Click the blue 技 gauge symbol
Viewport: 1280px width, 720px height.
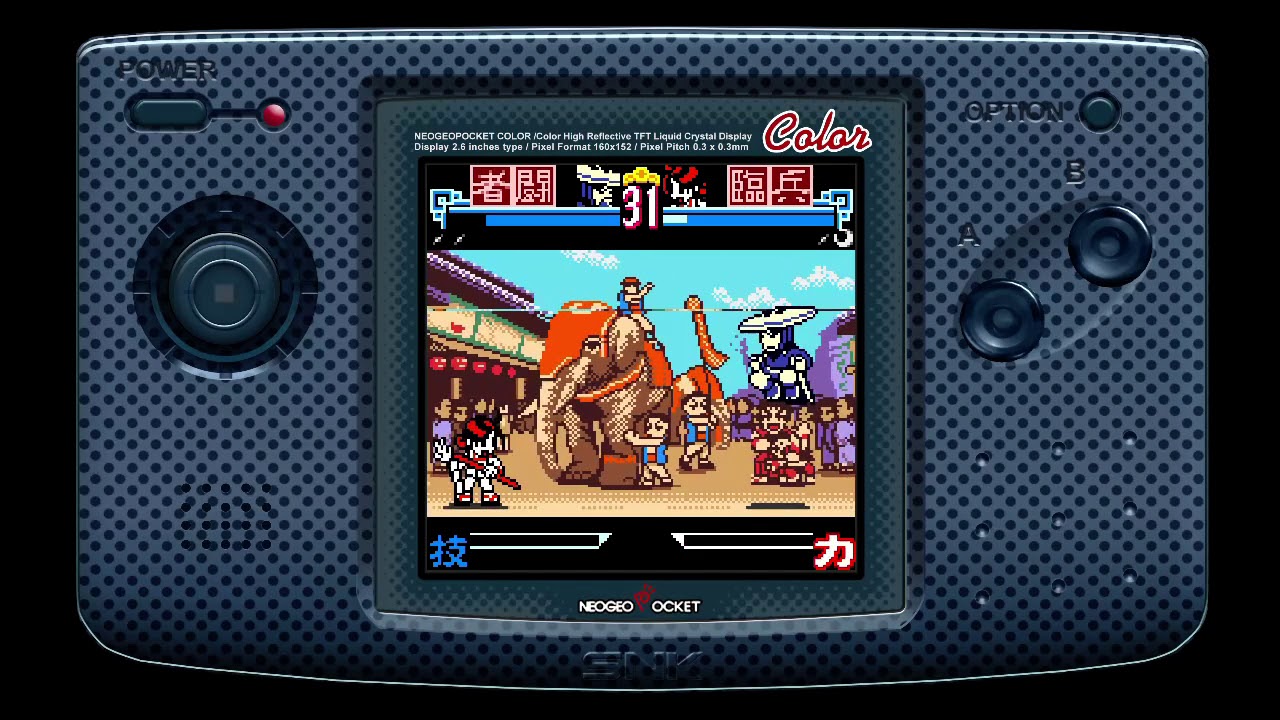448,551
